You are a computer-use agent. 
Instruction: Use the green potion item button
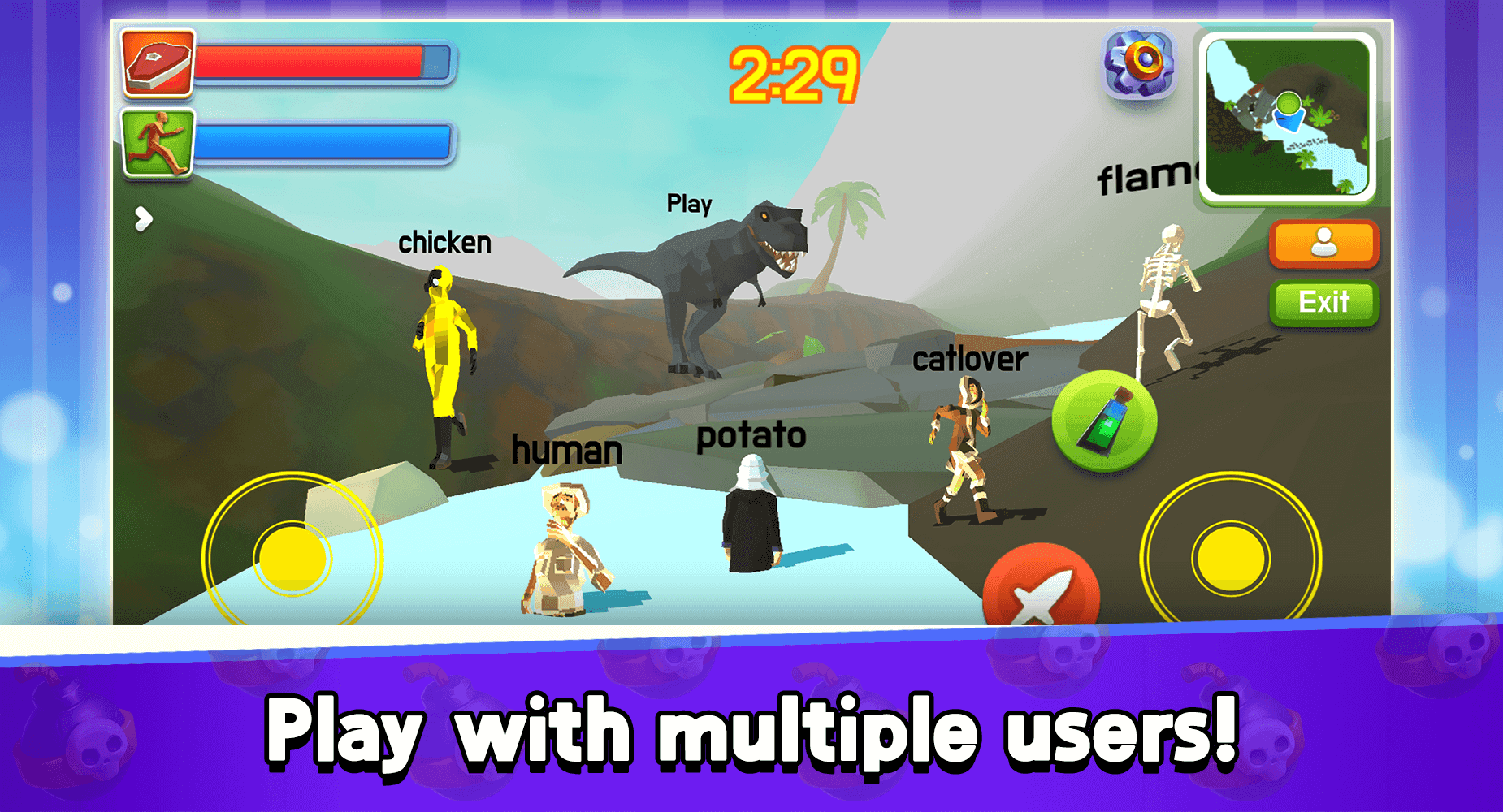coord(1107,422)
